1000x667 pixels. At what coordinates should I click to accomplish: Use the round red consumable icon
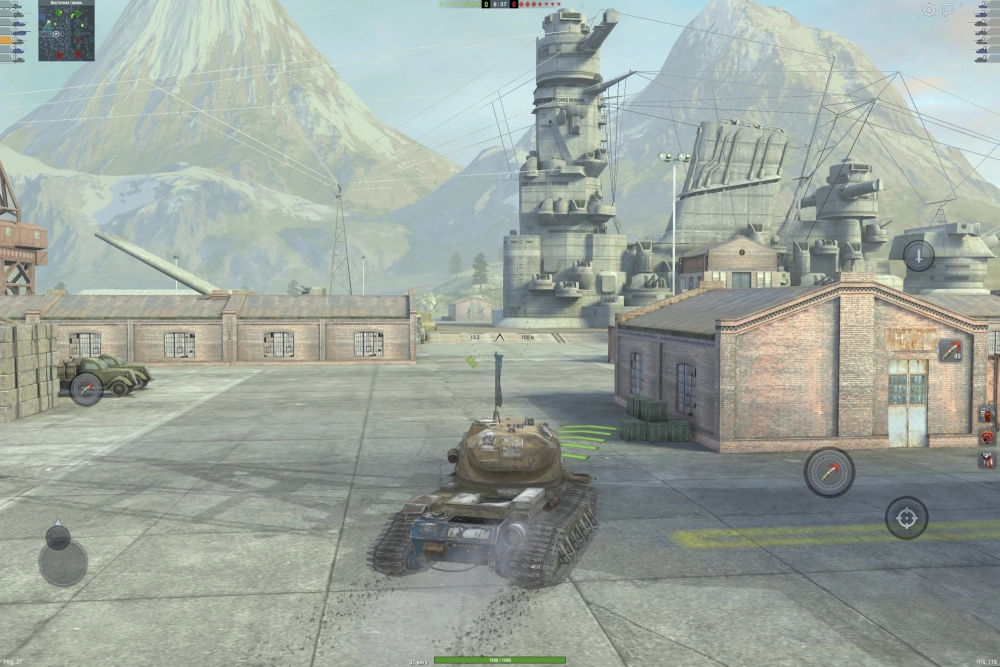(x=987, y=437)
